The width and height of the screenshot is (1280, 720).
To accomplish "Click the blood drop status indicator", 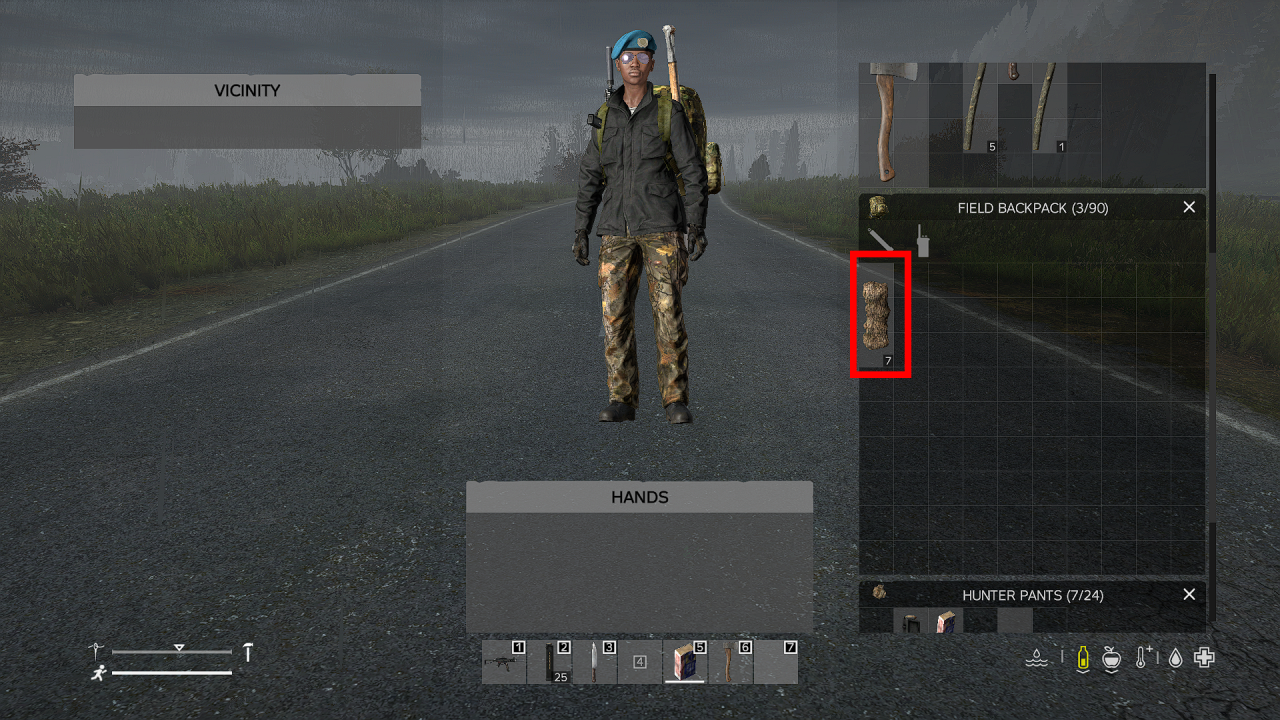I will [1174, 657].
